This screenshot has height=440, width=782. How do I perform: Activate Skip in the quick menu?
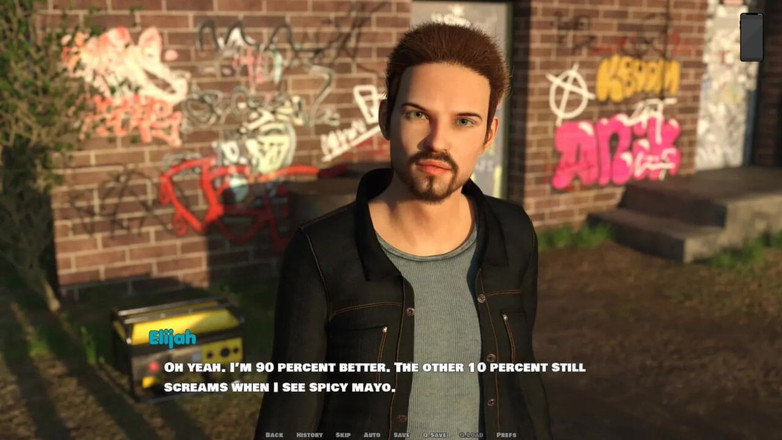343,435
